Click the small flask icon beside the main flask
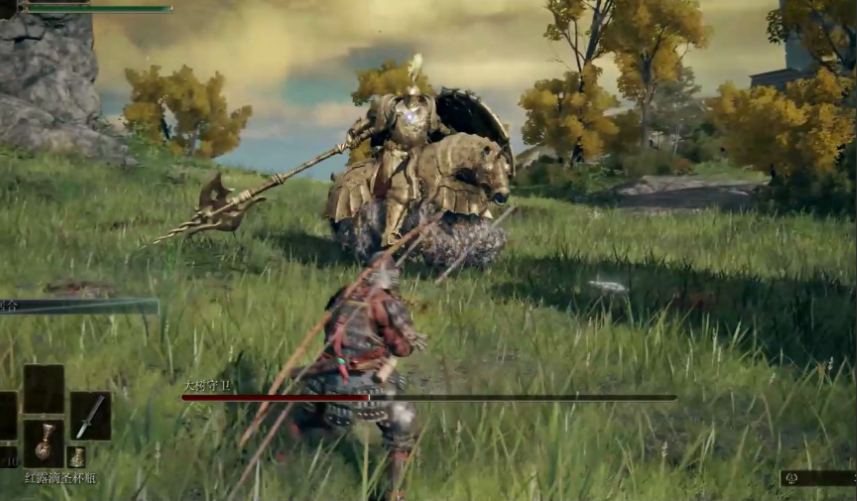The width and height of the screenshot is (857, 501). [x=76, y=457]
